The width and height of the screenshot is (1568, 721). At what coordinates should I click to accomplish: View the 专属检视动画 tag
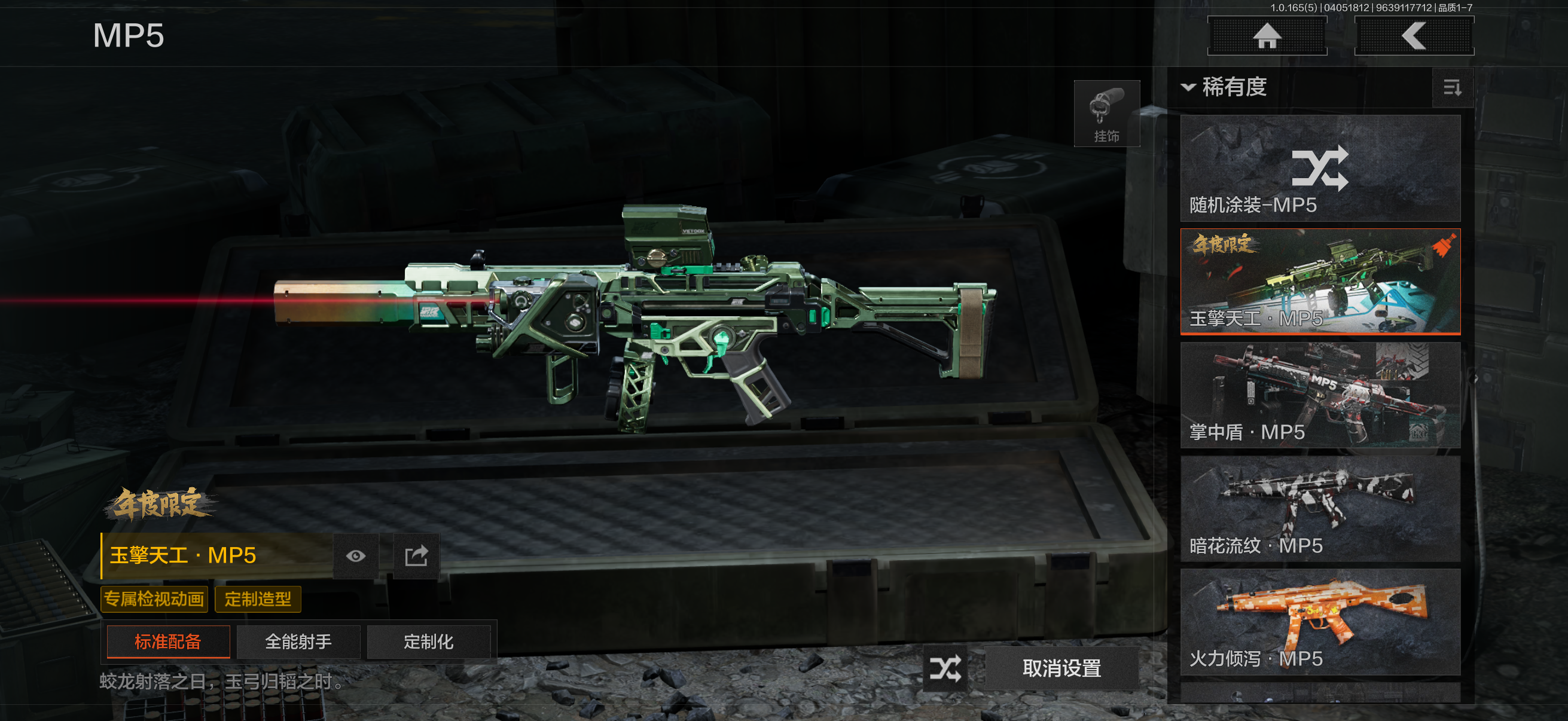point(154,599)
